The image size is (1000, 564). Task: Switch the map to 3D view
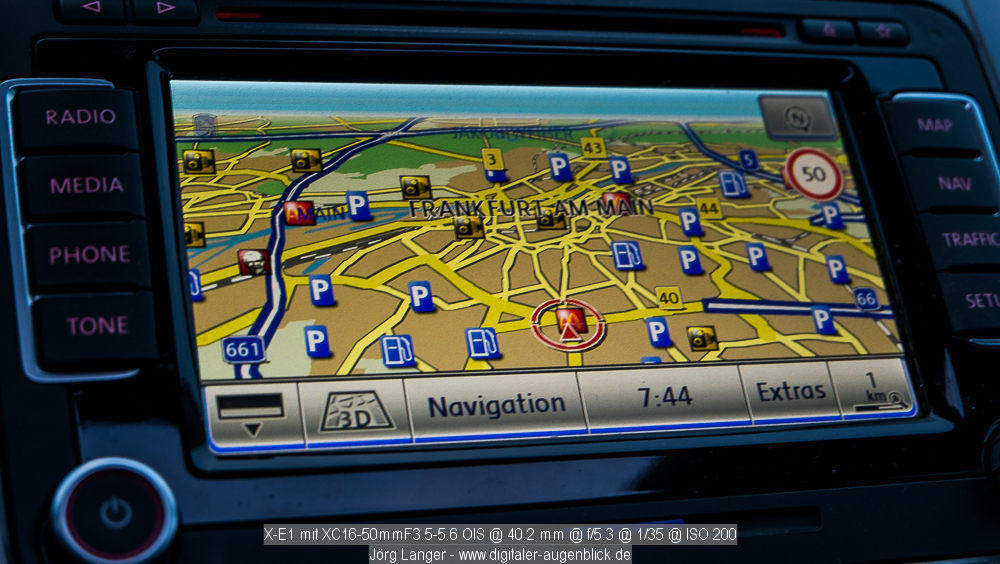356,411
